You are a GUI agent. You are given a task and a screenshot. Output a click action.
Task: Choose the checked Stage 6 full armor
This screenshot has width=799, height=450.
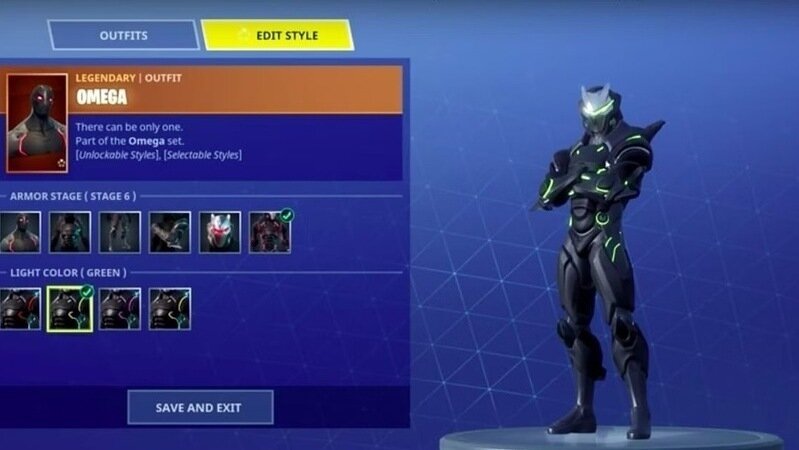point(270,232)
